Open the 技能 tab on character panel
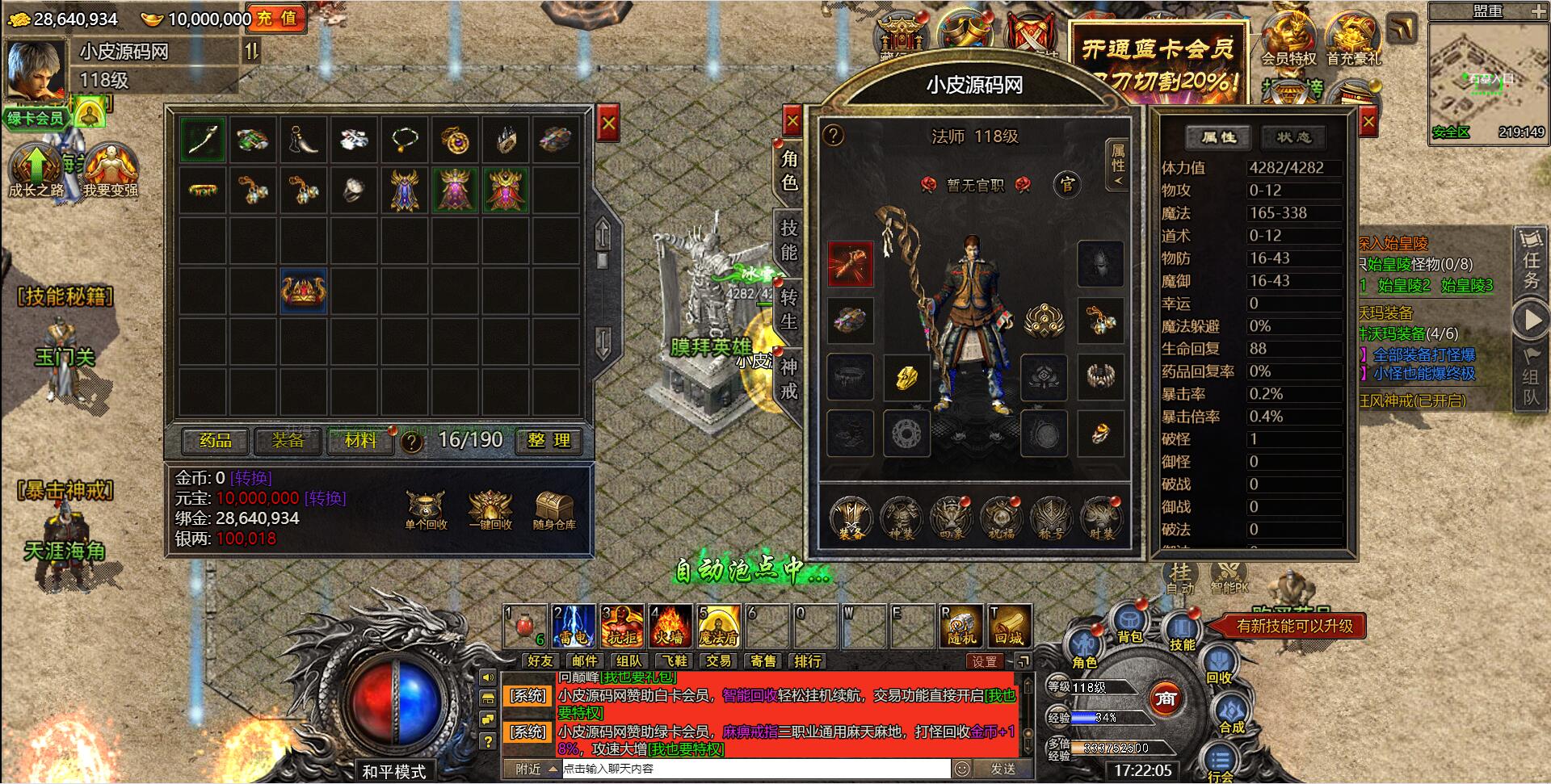This screenshot has width=1551, height=784. tap(788, 240)
